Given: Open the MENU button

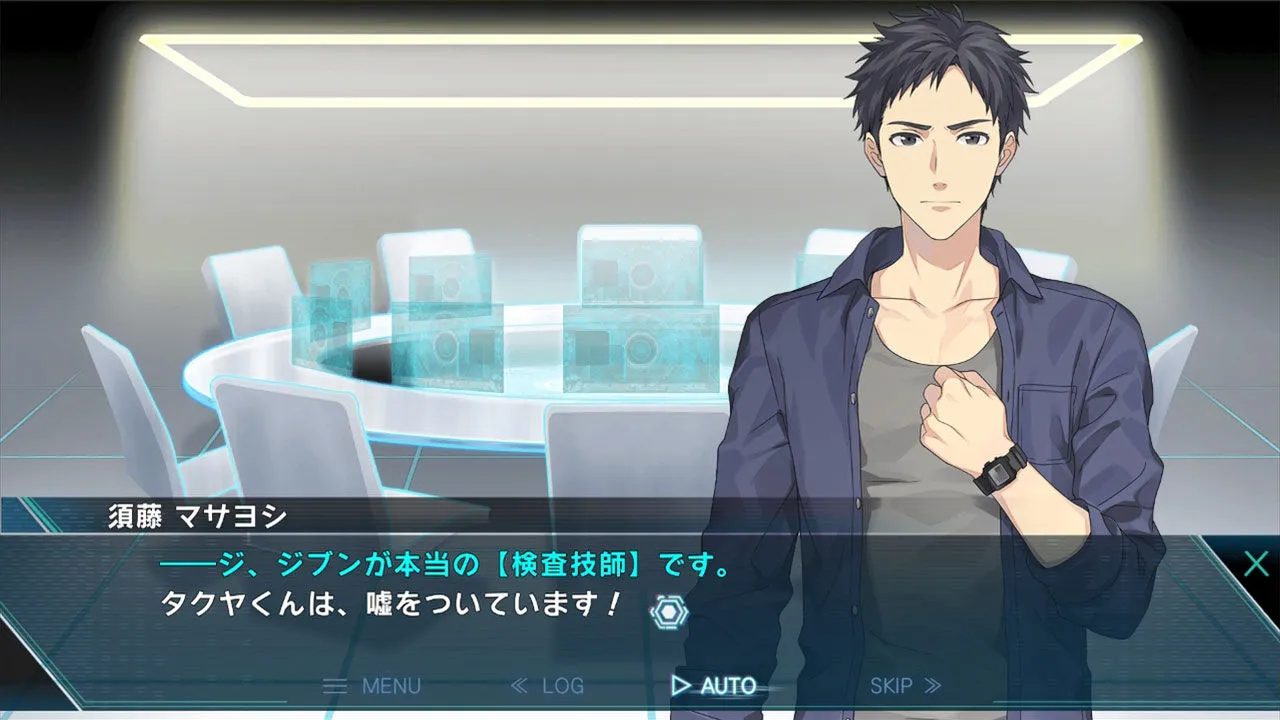Looking at the screenshot, I should (x=372, y=686).
